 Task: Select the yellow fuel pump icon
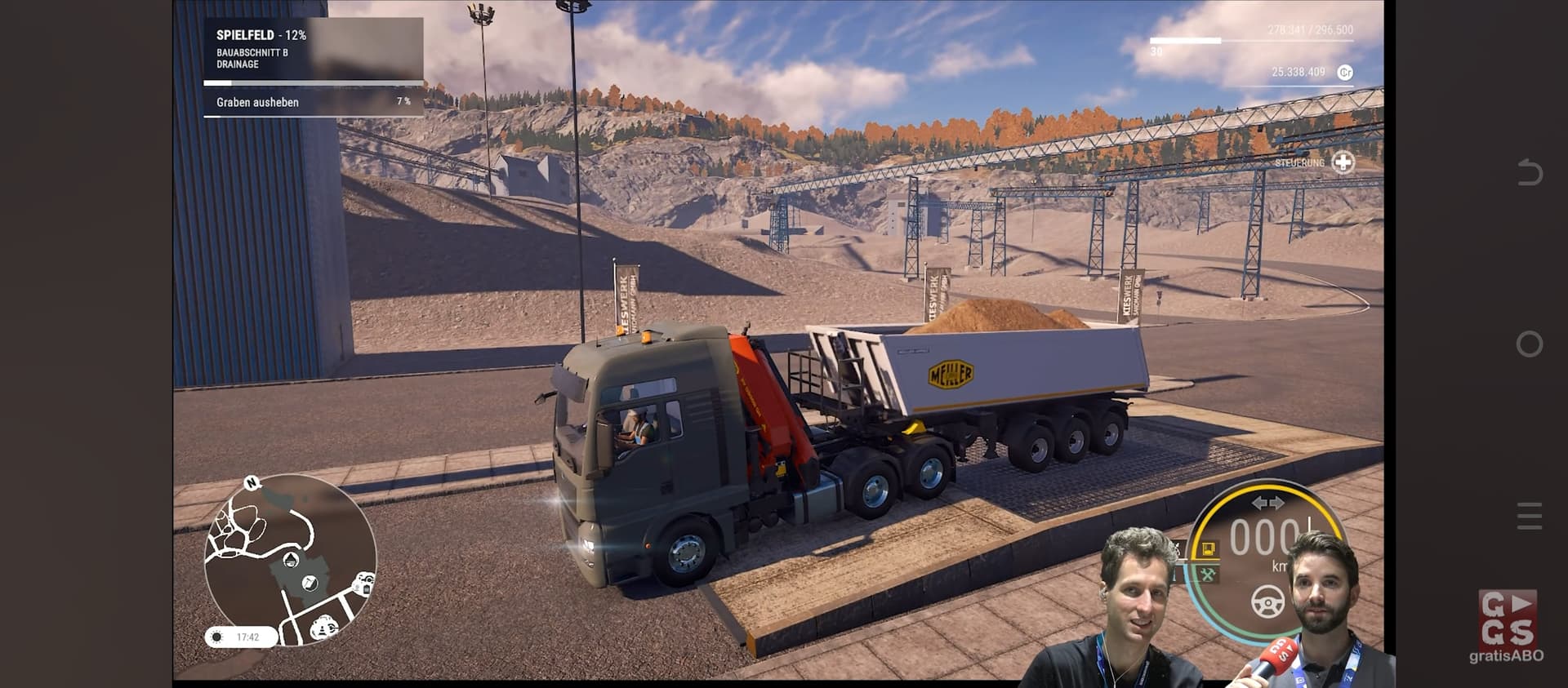click(x=1208, y=549)
